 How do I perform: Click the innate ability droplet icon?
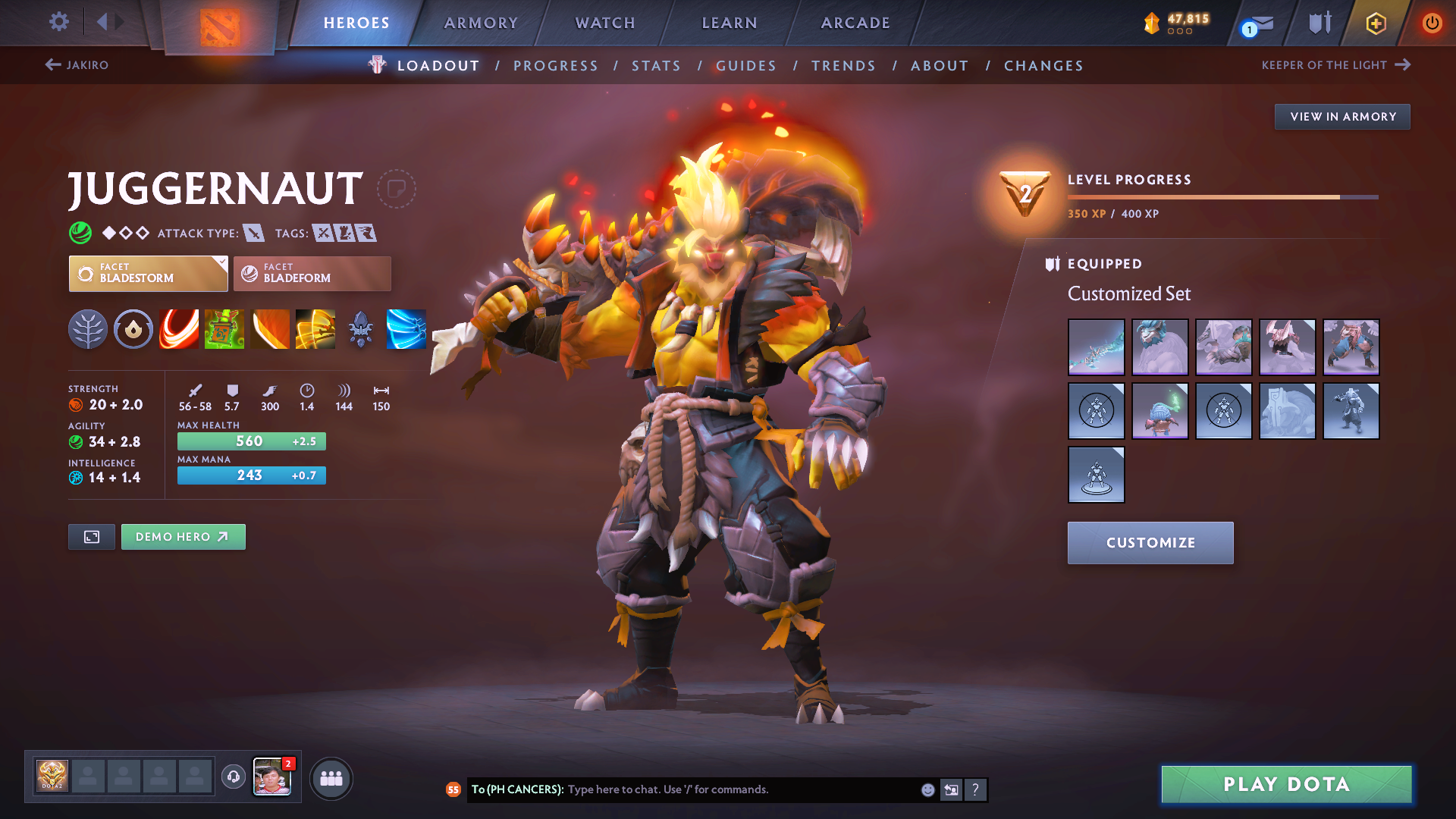point(133,329)
